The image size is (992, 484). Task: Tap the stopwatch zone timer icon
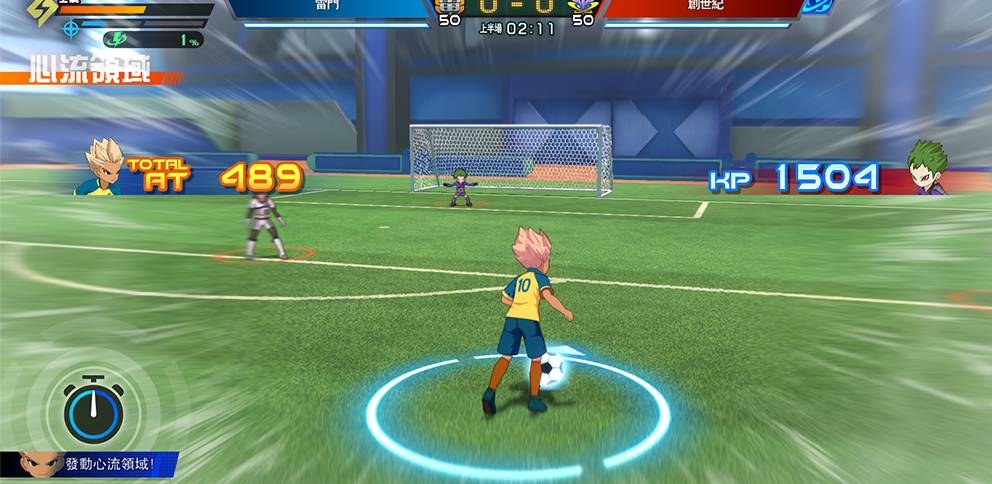coord(92,409)
